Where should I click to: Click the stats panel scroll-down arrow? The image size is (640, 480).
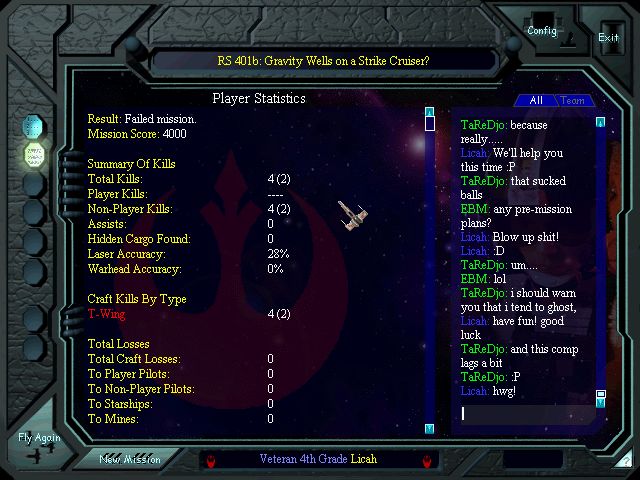429,428
